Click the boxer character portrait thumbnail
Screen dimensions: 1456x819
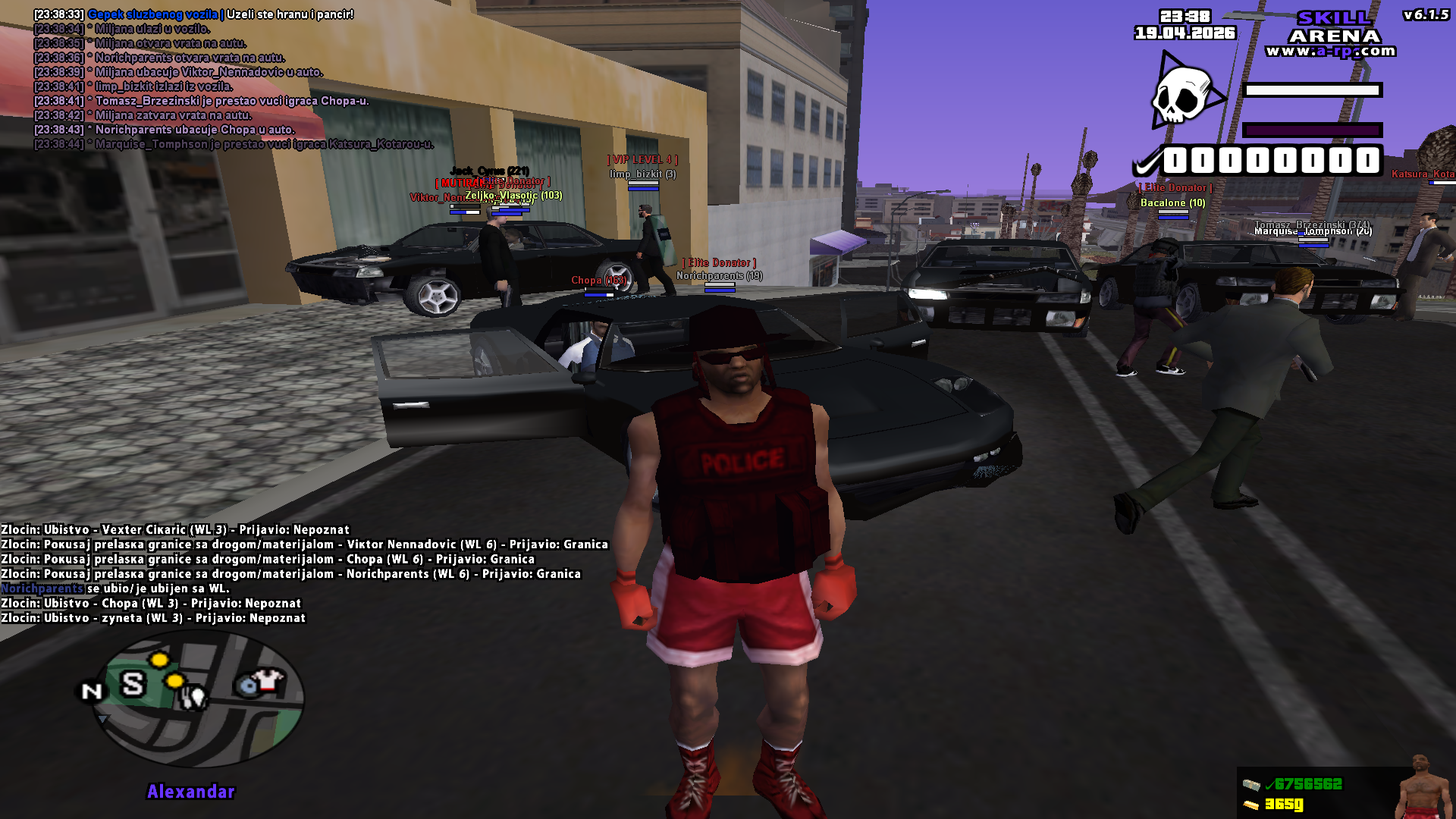point(1421,788)
